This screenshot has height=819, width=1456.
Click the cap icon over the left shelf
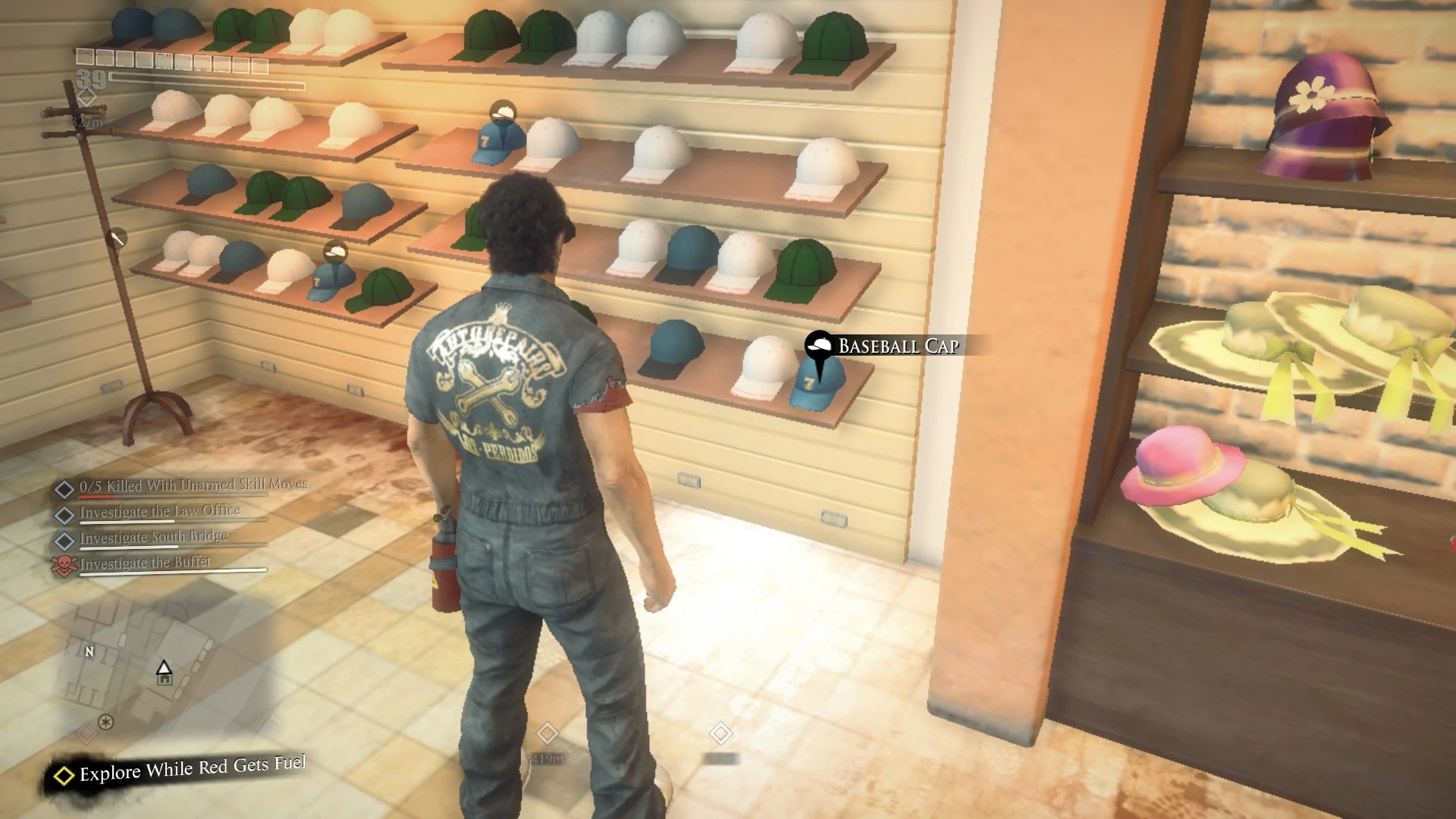(336, 250)
